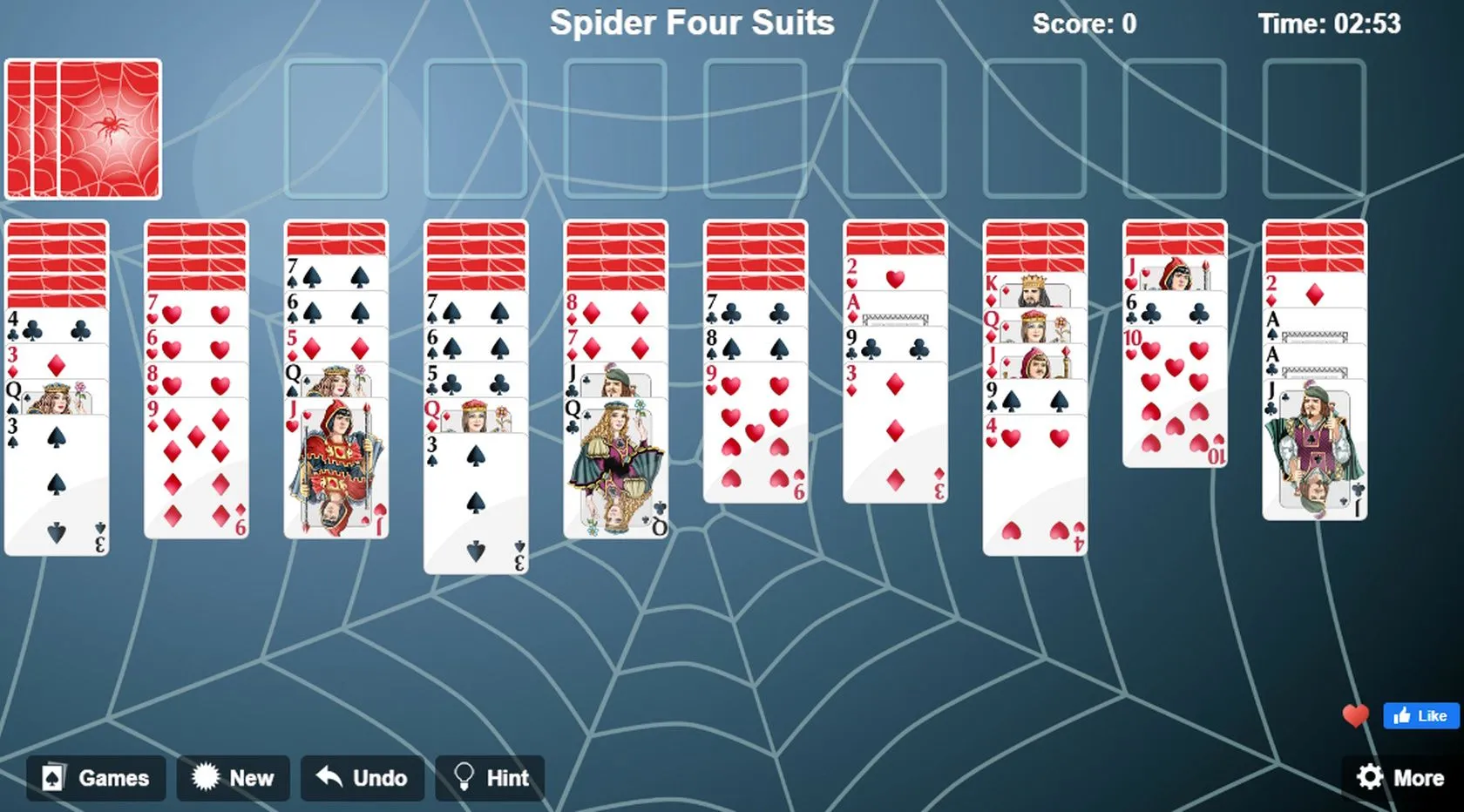Image resolution: width=1464 pixels, height=812 pixels.
Task: Click the spider stock pile to deal cards
Action: (83, 127)
